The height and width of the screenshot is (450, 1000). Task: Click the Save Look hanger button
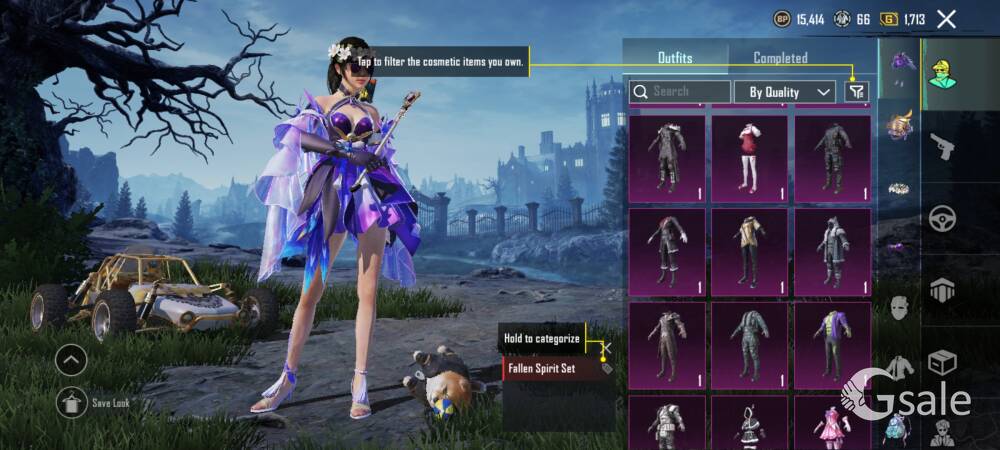point(71,403)
